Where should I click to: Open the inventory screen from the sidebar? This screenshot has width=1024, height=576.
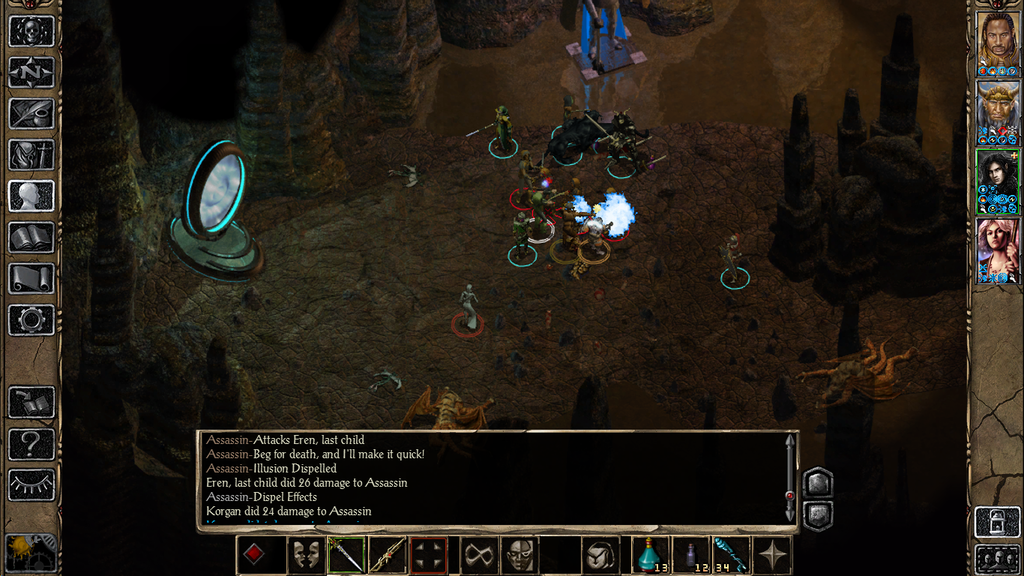(x=31, y=154)
